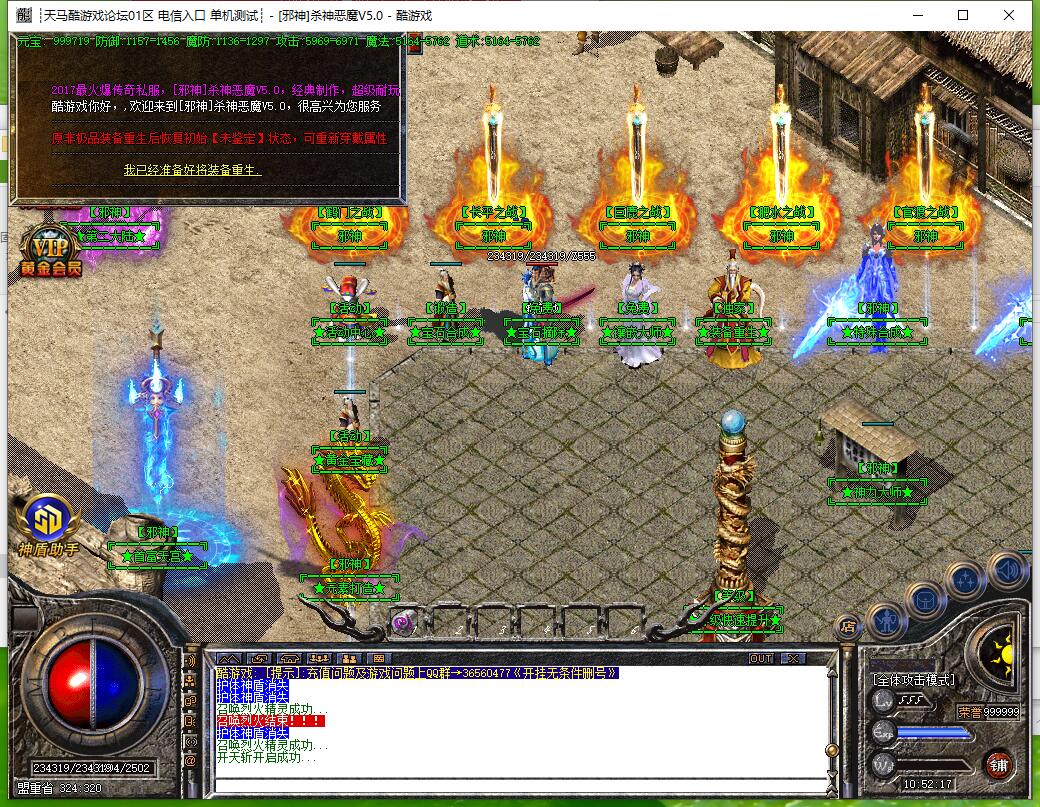The height and width of the screenshot is (807, 1040).
Task: Click the OUT button above chat
Action: pos(761,658)
